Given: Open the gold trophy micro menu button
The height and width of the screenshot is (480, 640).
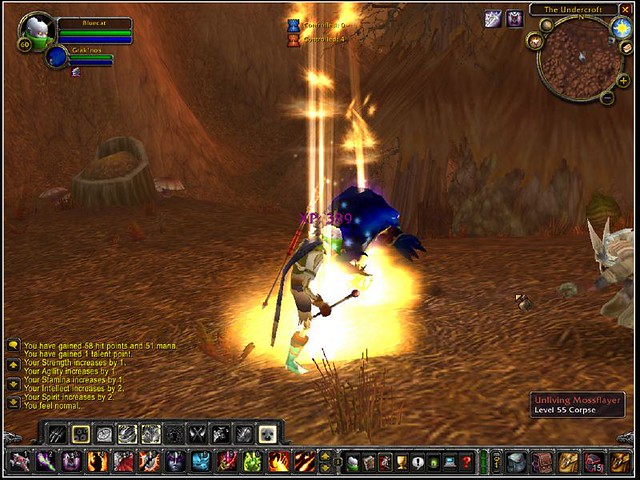Looking at the screenshot, I should pyautogui.click(x=401, y=462).
